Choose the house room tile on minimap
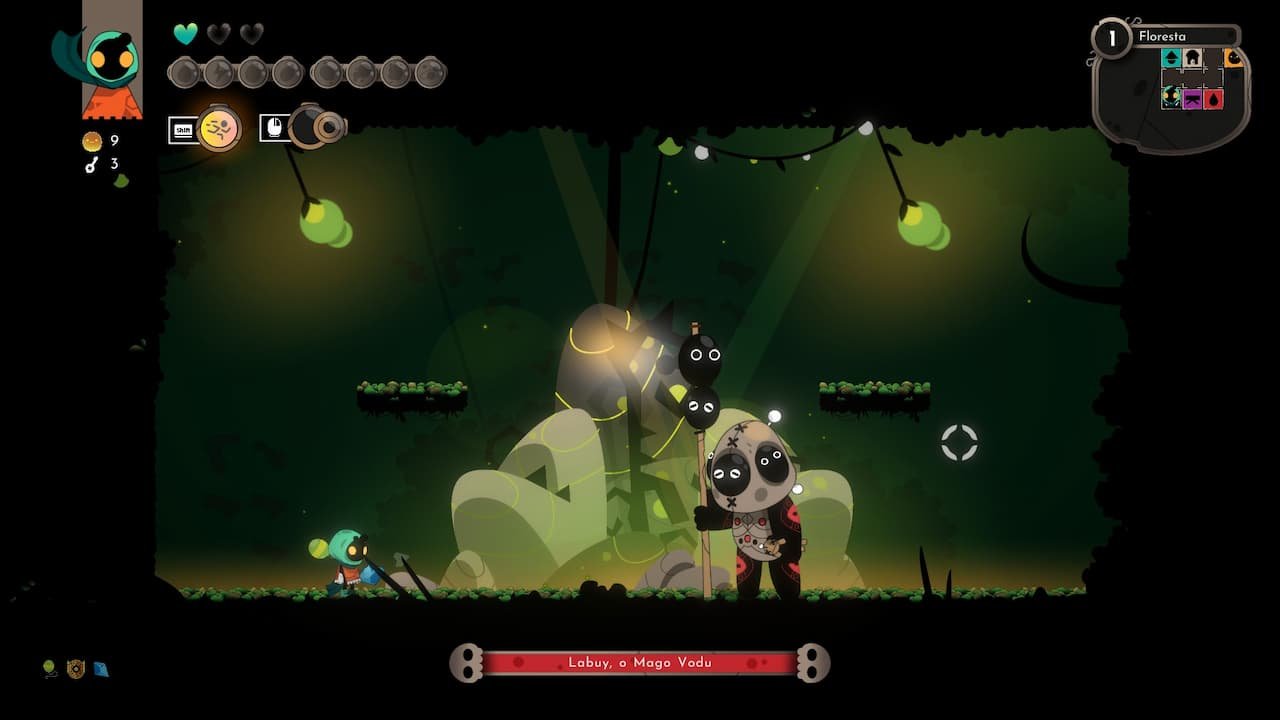 pos(1192,59)
